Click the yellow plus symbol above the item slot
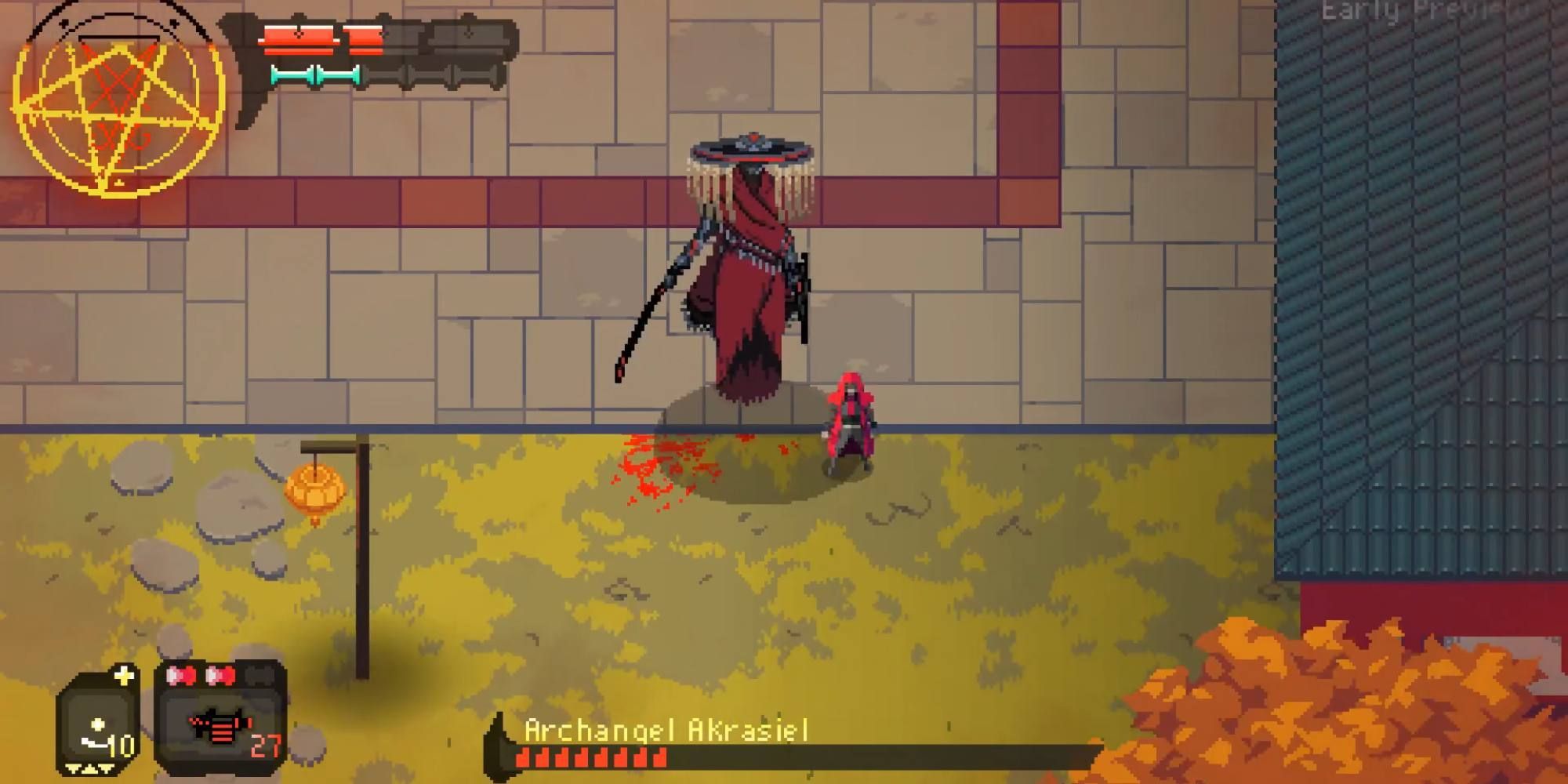1568x784 pixels. pos(124,675)
